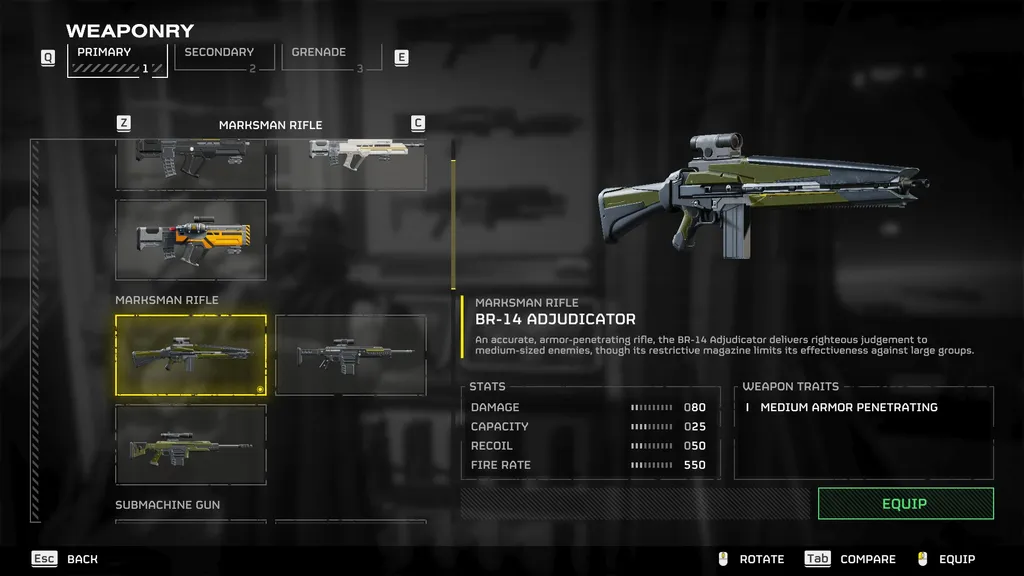Select the highlighted BR-14 Adjudicator rifle tile
The image size is (1024, 576).
[191, 355]
